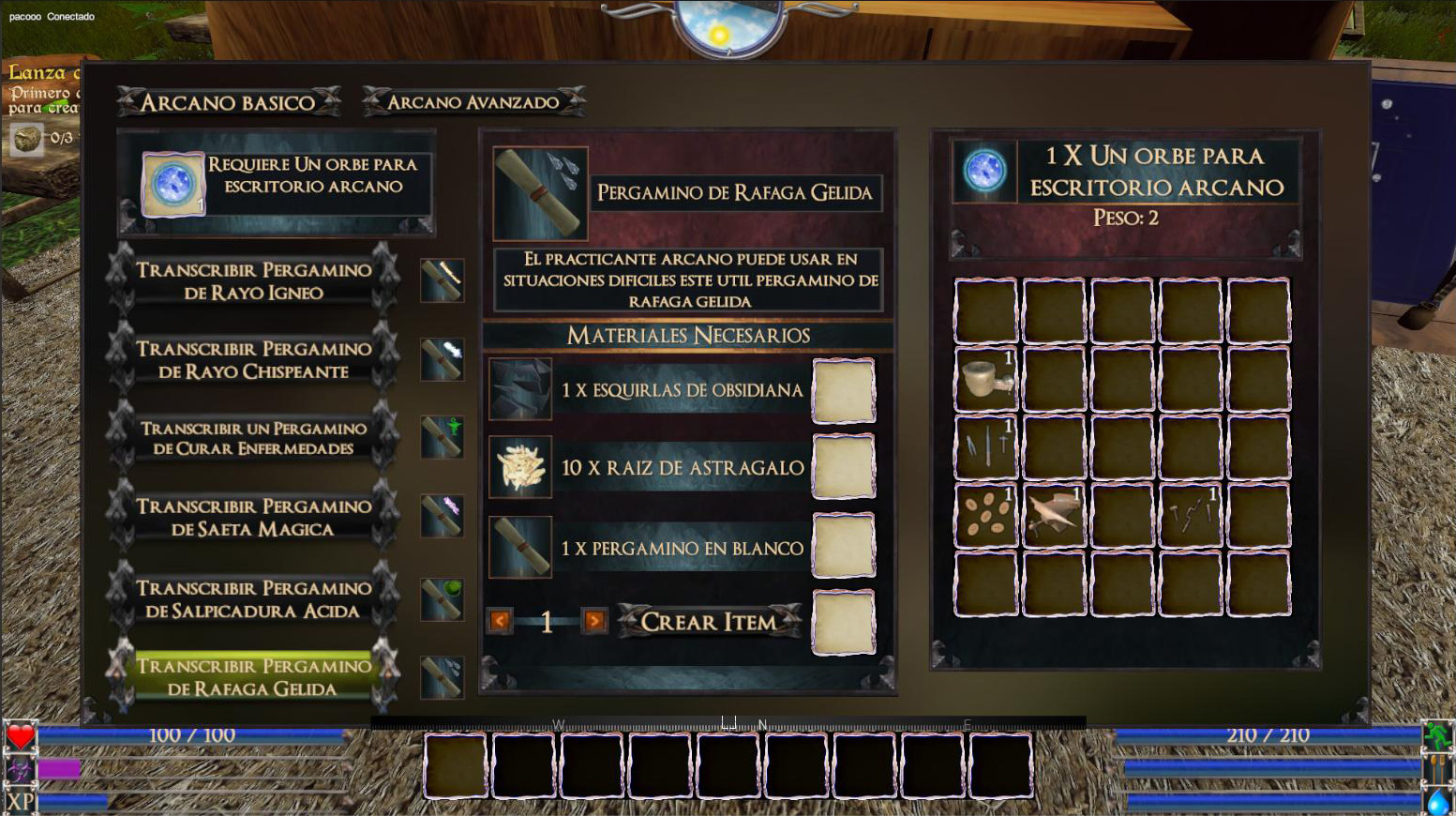Screen dimensions: 1456x816
Task: Open the Arcano Avanzado tab
Action: 473,102
